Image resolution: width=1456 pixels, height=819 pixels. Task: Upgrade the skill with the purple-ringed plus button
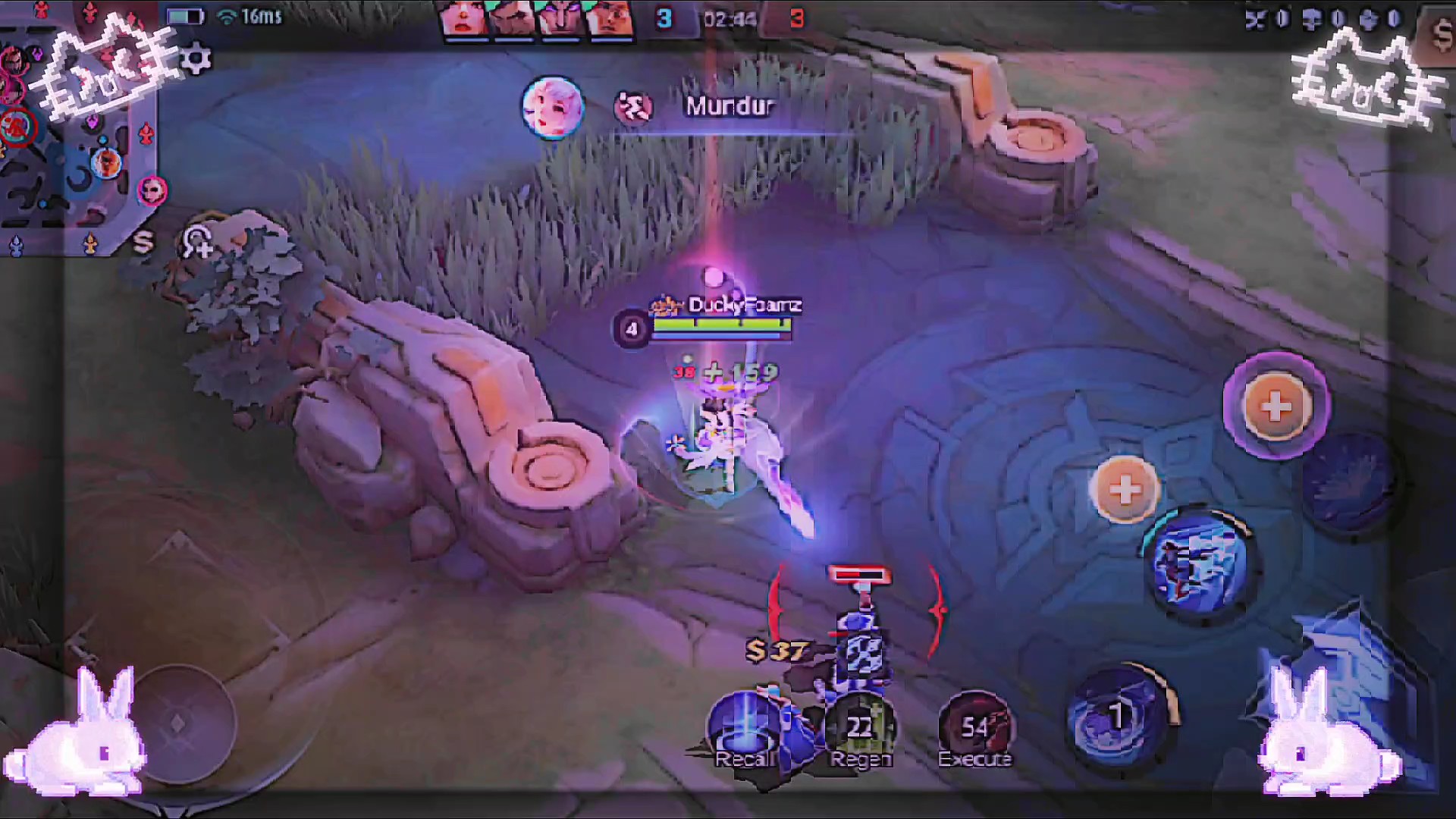pyautogui.click(x=1276, y=406)
